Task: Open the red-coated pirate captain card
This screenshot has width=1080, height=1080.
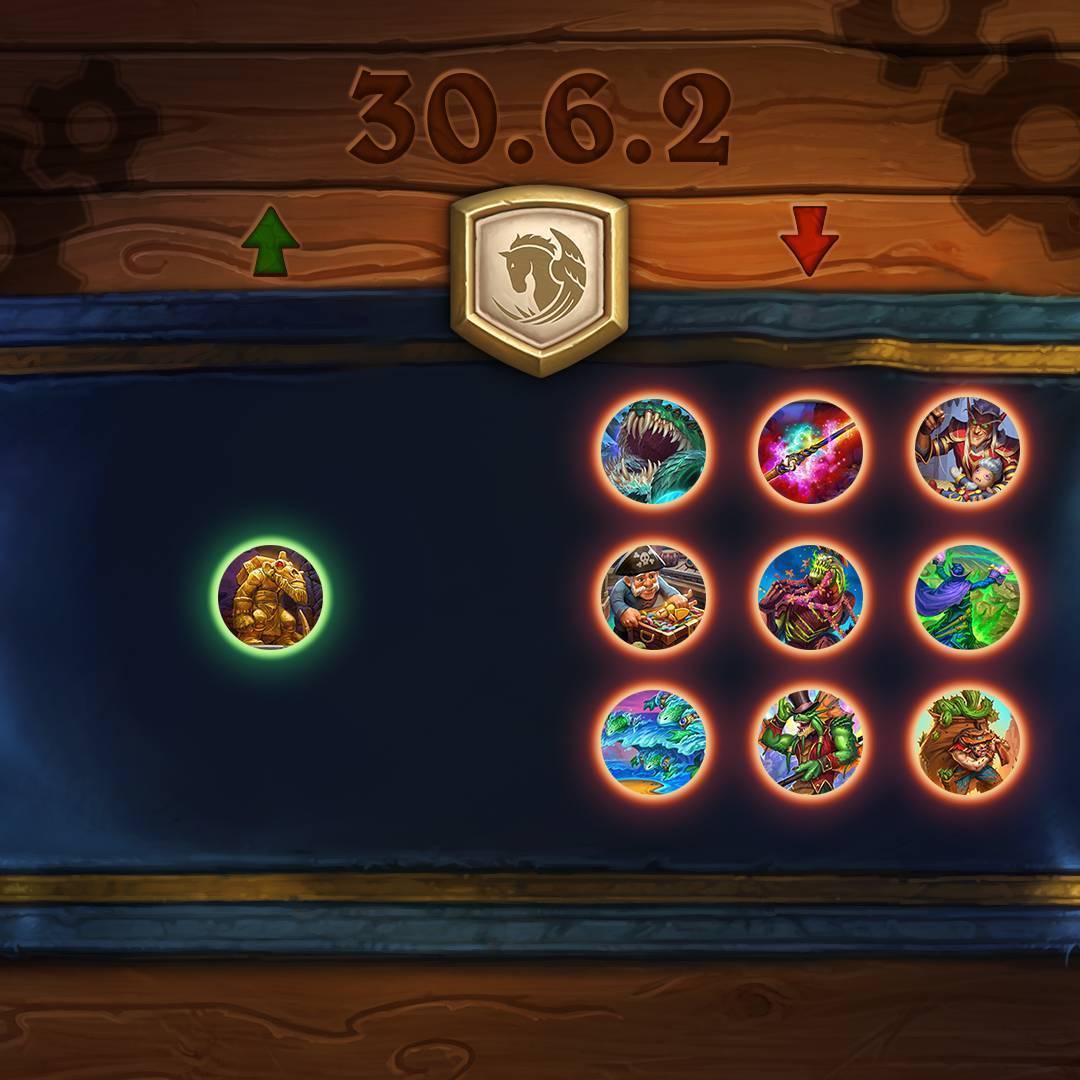Action: click(967, 452)
